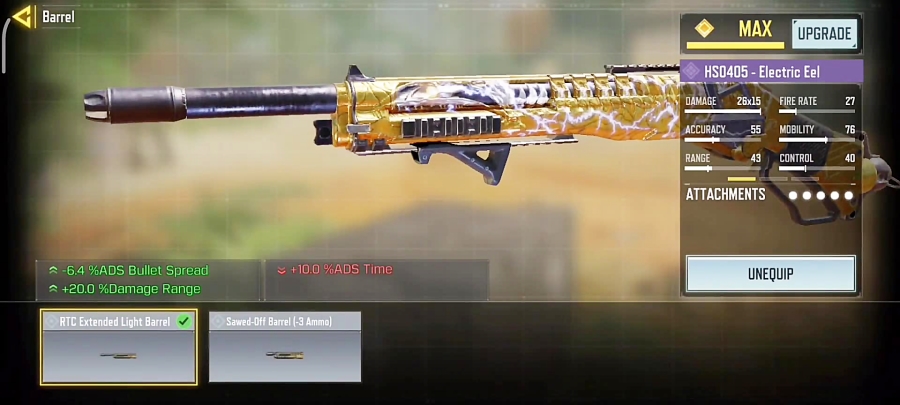Upgrade the weapon

click(825, 33)
